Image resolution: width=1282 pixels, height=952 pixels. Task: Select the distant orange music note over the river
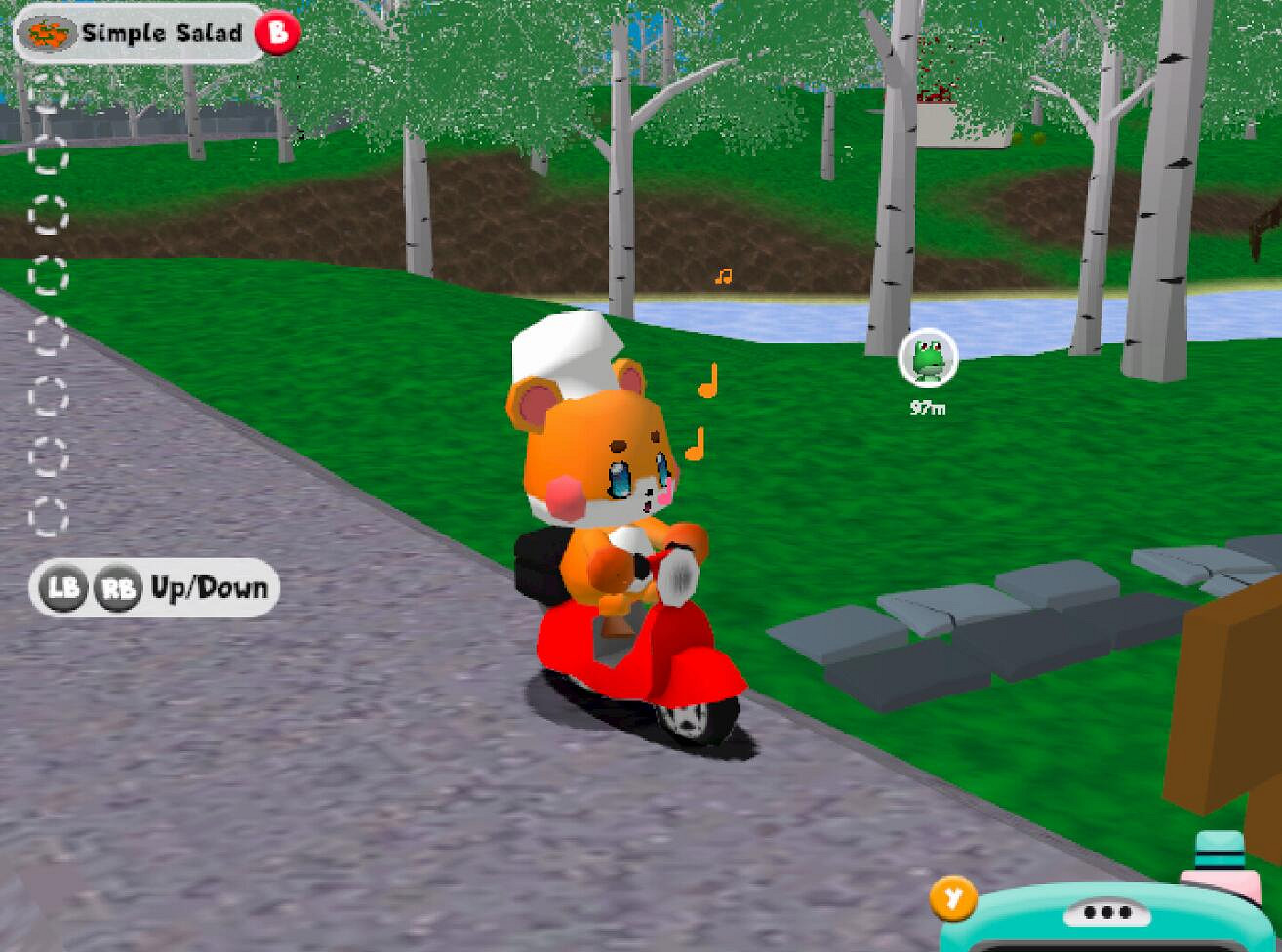[x=723, y=276]
